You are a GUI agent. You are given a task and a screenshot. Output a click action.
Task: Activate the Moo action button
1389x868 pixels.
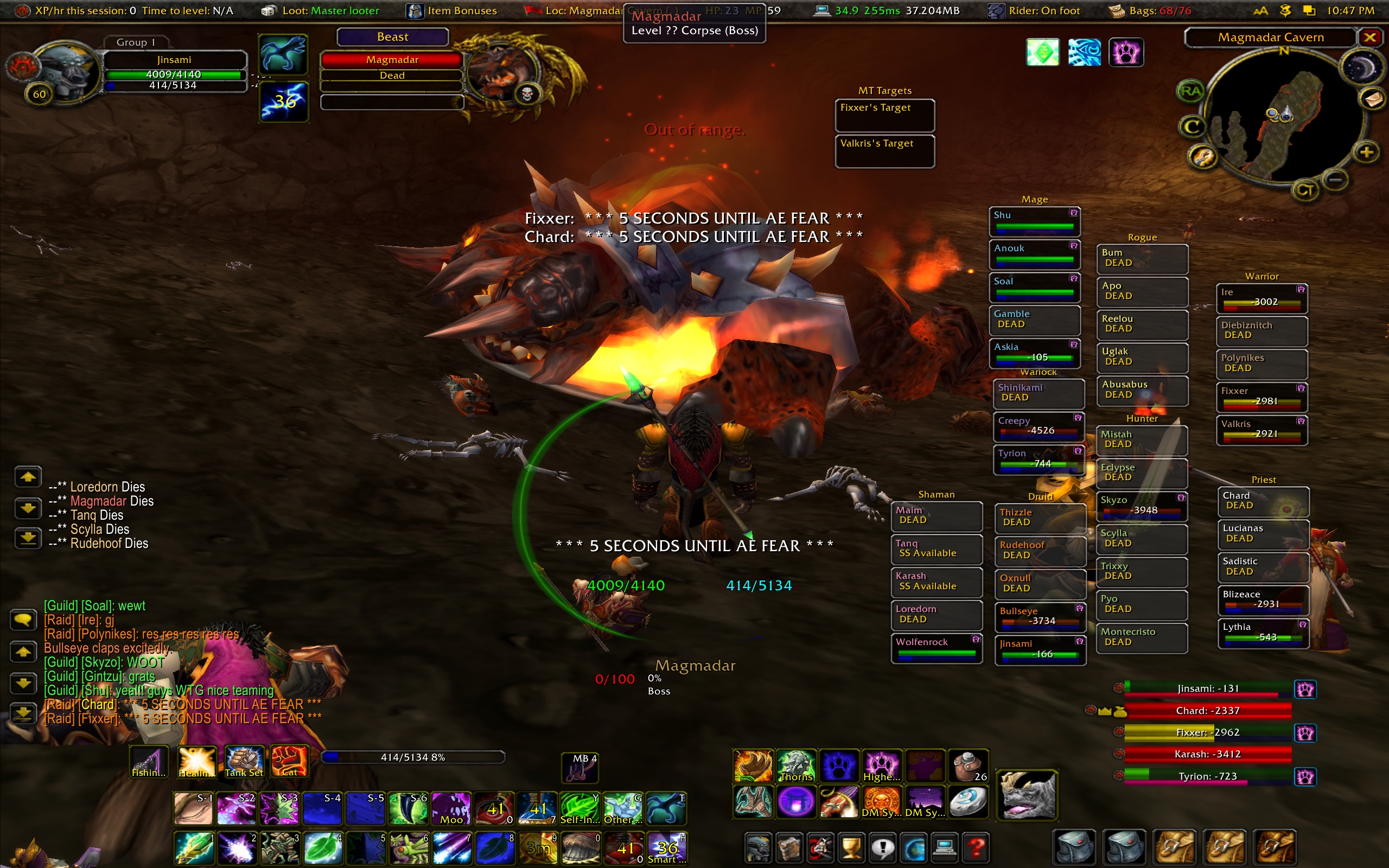pos(451,809)
